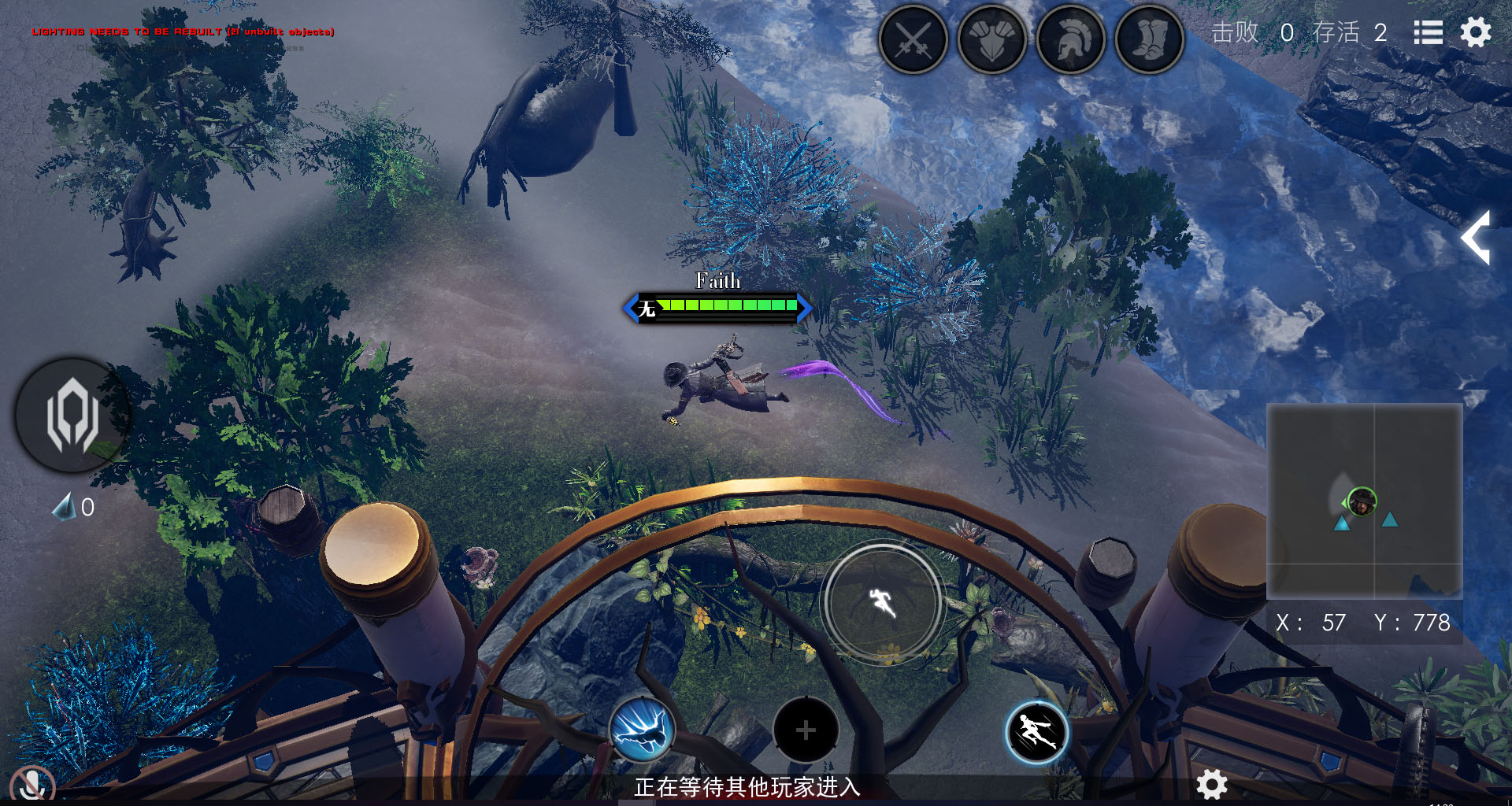Viewport: 1512px width, 806px height.
Task: Select the boots equipment slot
Action: (x=1150, y=39)
